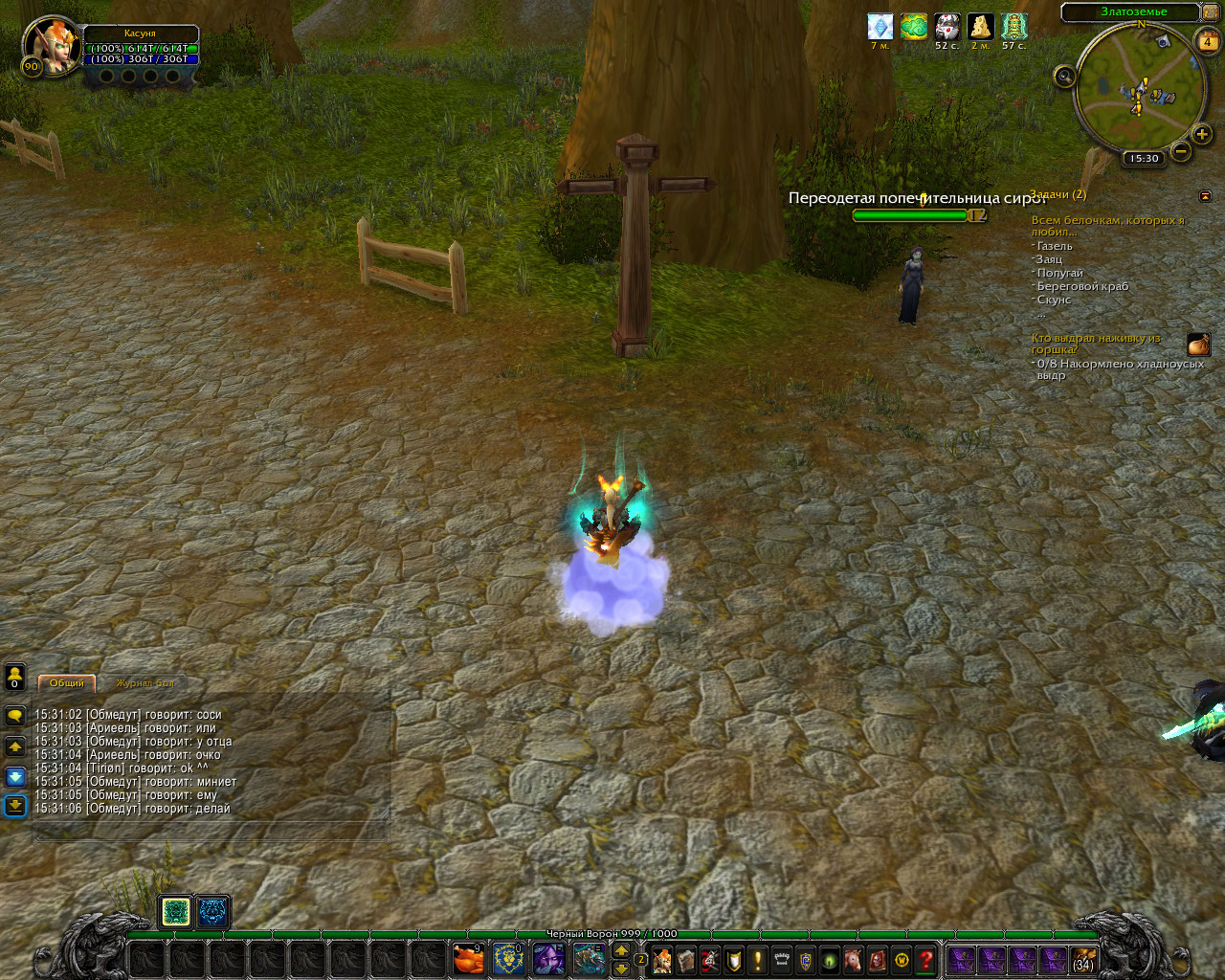
Task: Zoom out the minimap
Action: tap(1181, 151)
